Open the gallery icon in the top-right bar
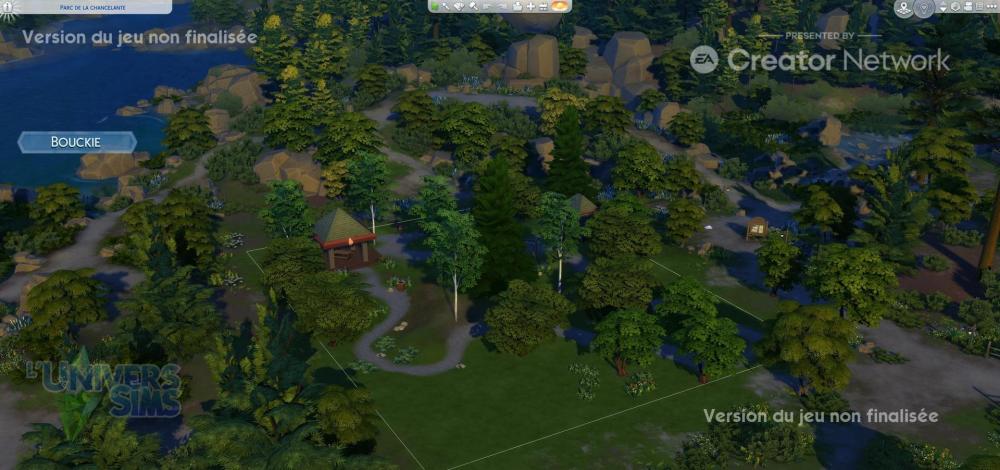 click(954, 7)
